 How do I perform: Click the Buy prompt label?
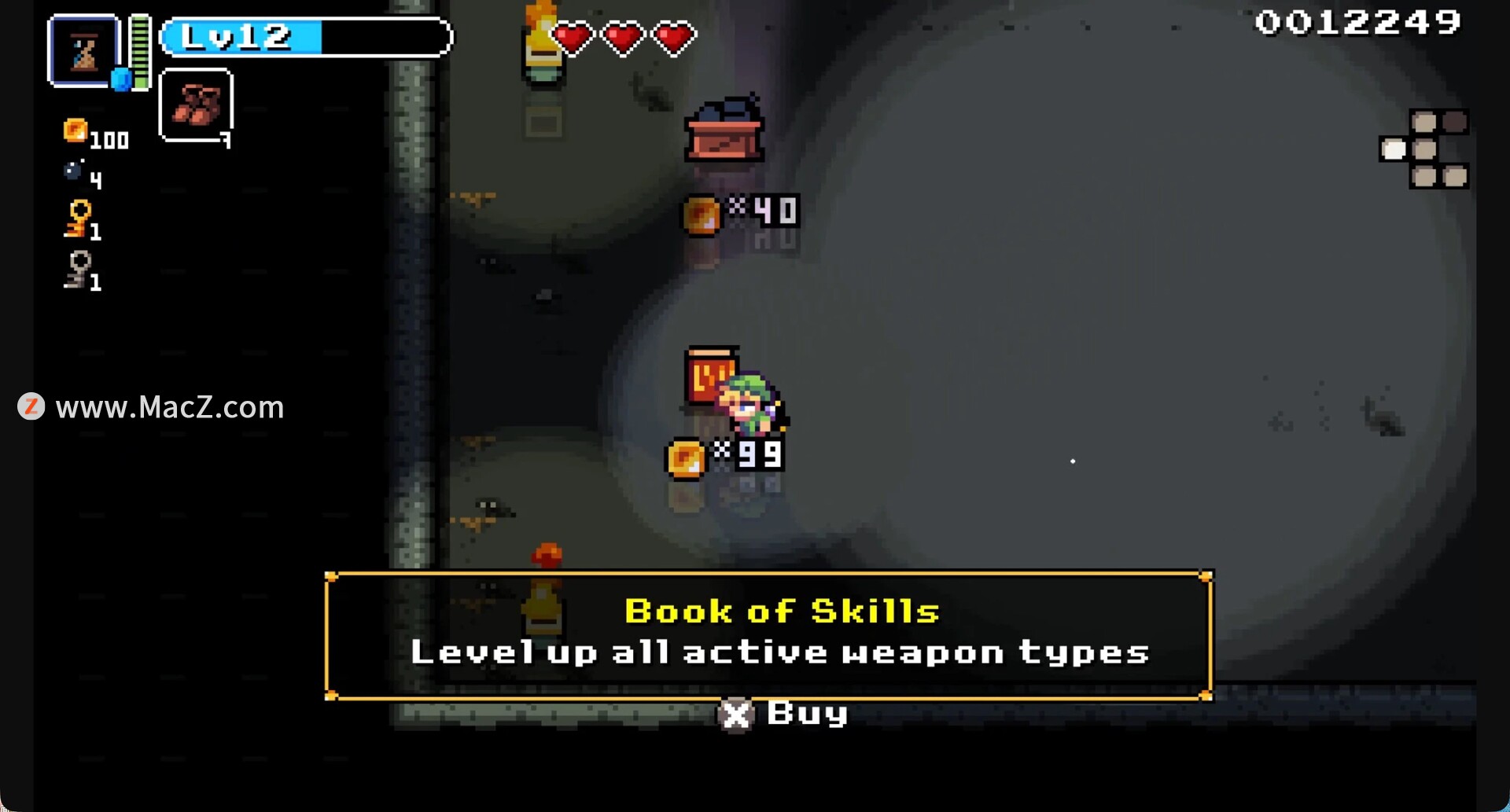click(x=806, y=714)
